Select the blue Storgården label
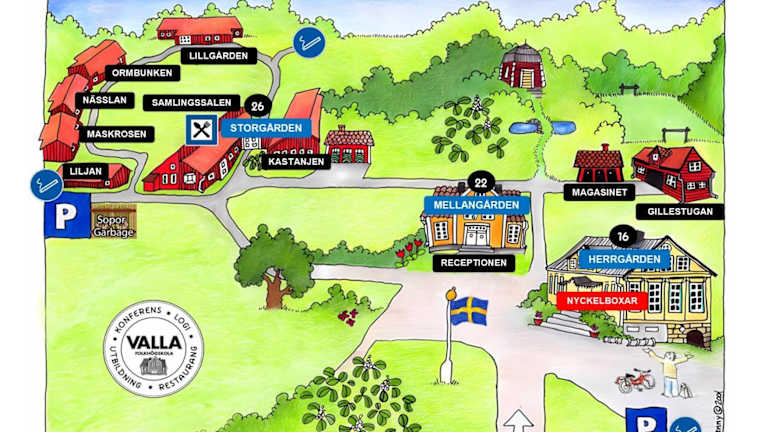768x432 pixels. tap(266, 128)
